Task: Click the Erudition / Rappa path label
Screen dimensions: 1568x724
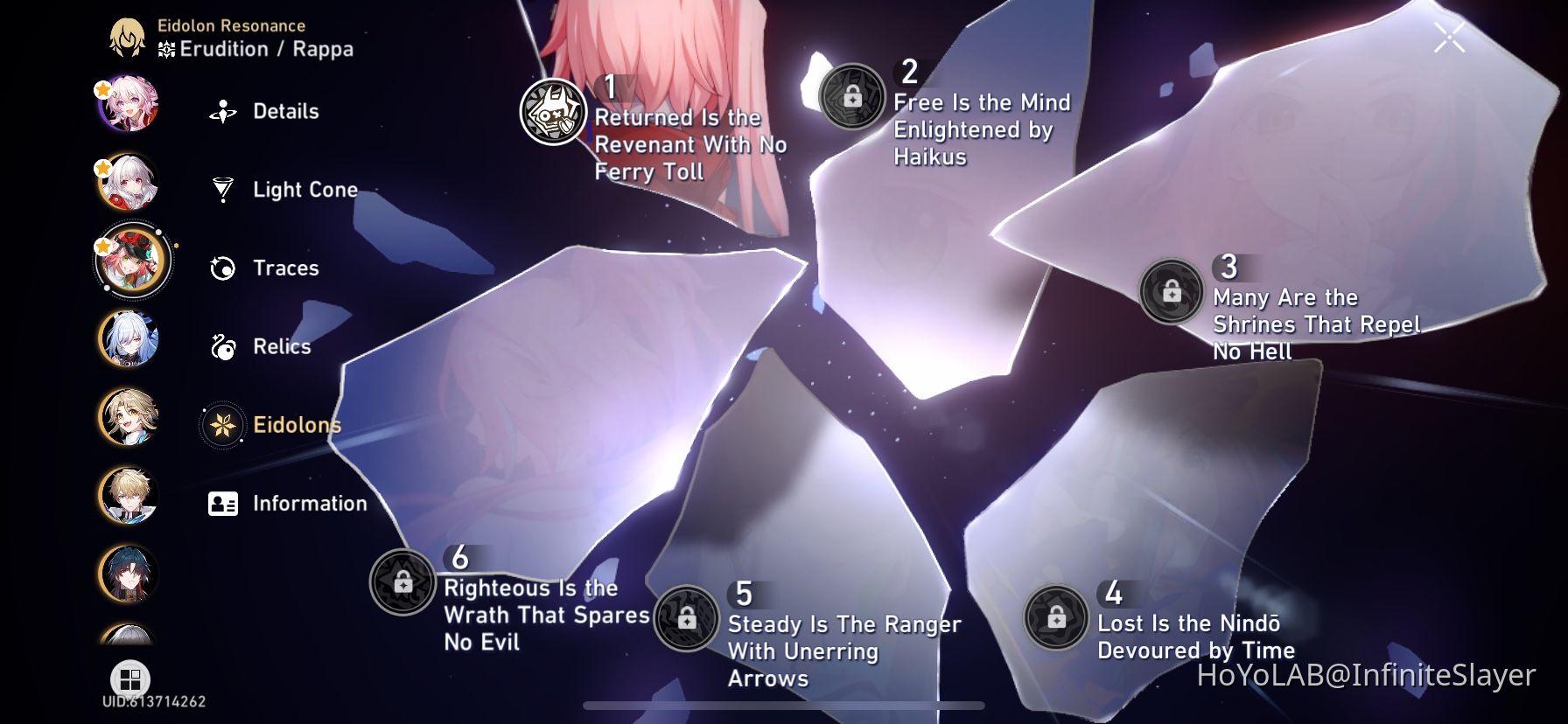Action: [x=262, y=49]
